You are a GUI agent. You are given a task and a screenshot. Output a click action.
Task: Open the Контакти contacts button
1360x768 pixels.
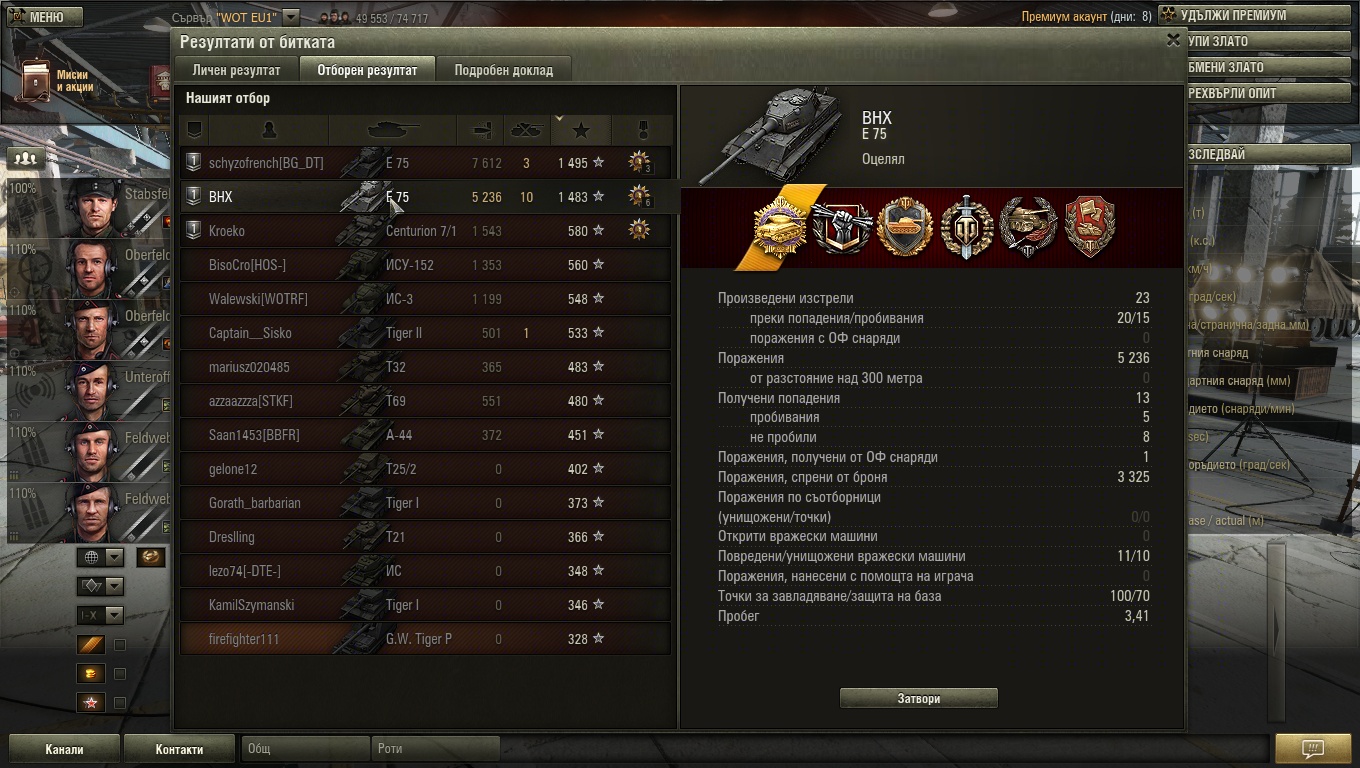tap(179, 749)
